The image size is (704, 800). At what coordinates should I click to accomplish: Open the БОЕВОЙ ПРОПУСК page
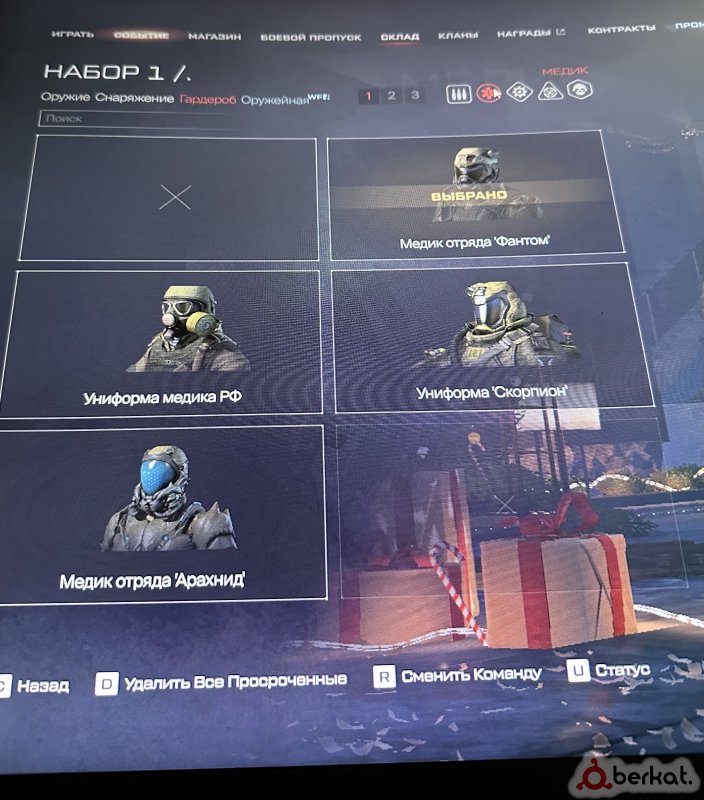(x=310, y=37)
